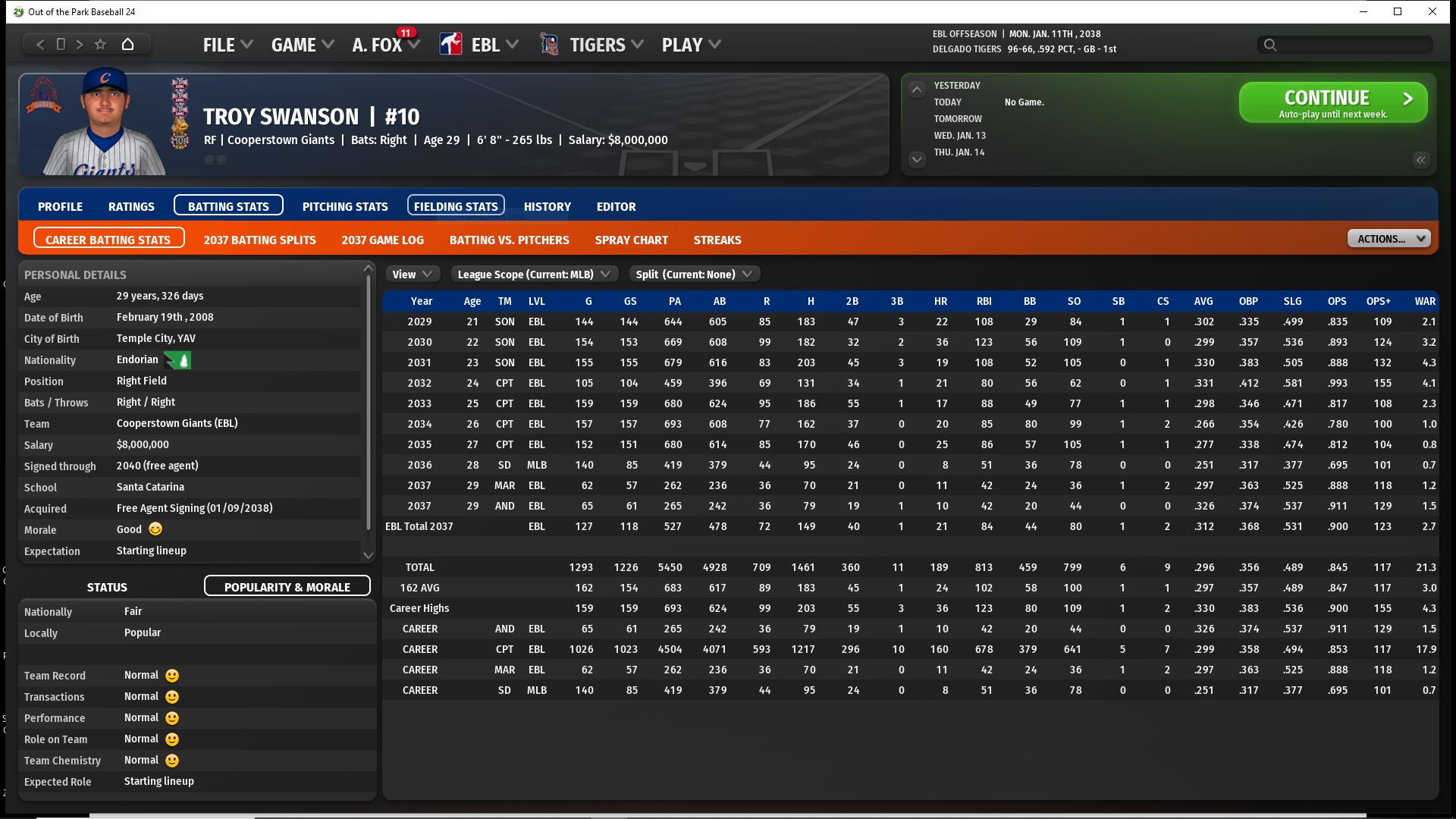Viewport: 1456px width, 819px height.
Task: Open the FILE menu
Action: [227, 45]
